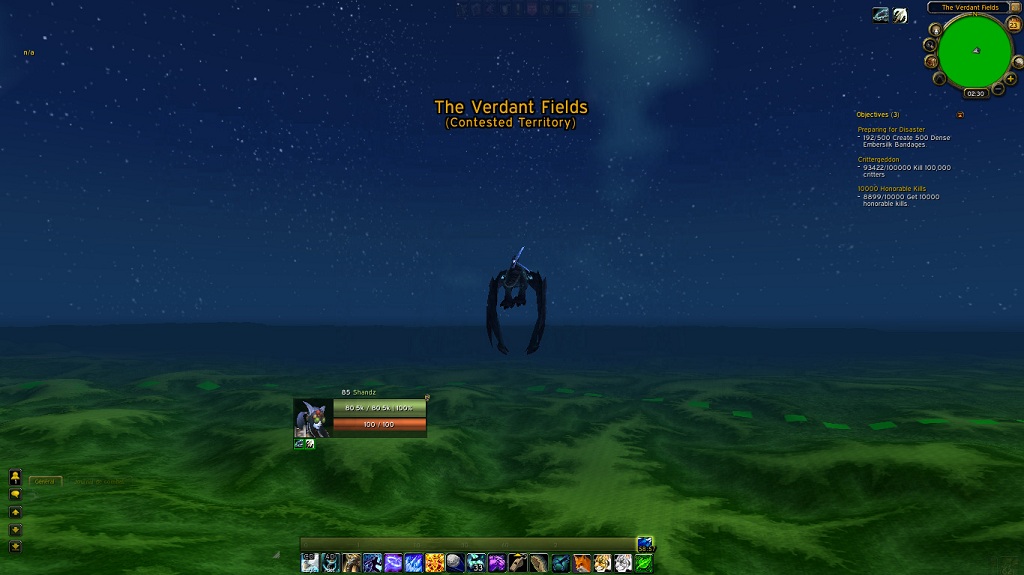The width and height of the screenshot is (1024, 575).
Task: Click the chat scroll-to-bottom arrow button
Action: click(15, 546)
